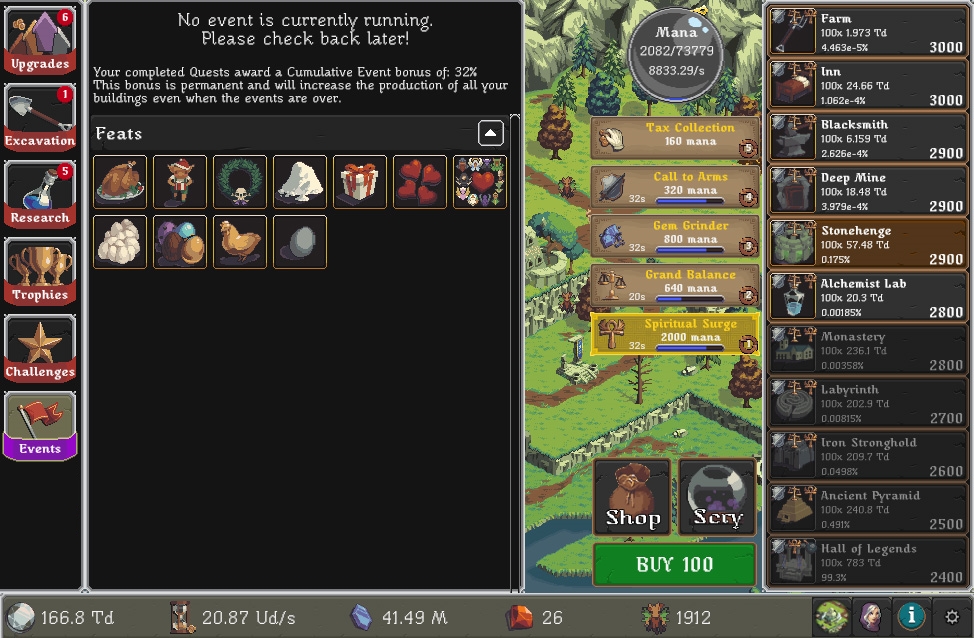Activate the Spiritual Surge spell
This screenshot has height=638, width=974.
(674, 334)
